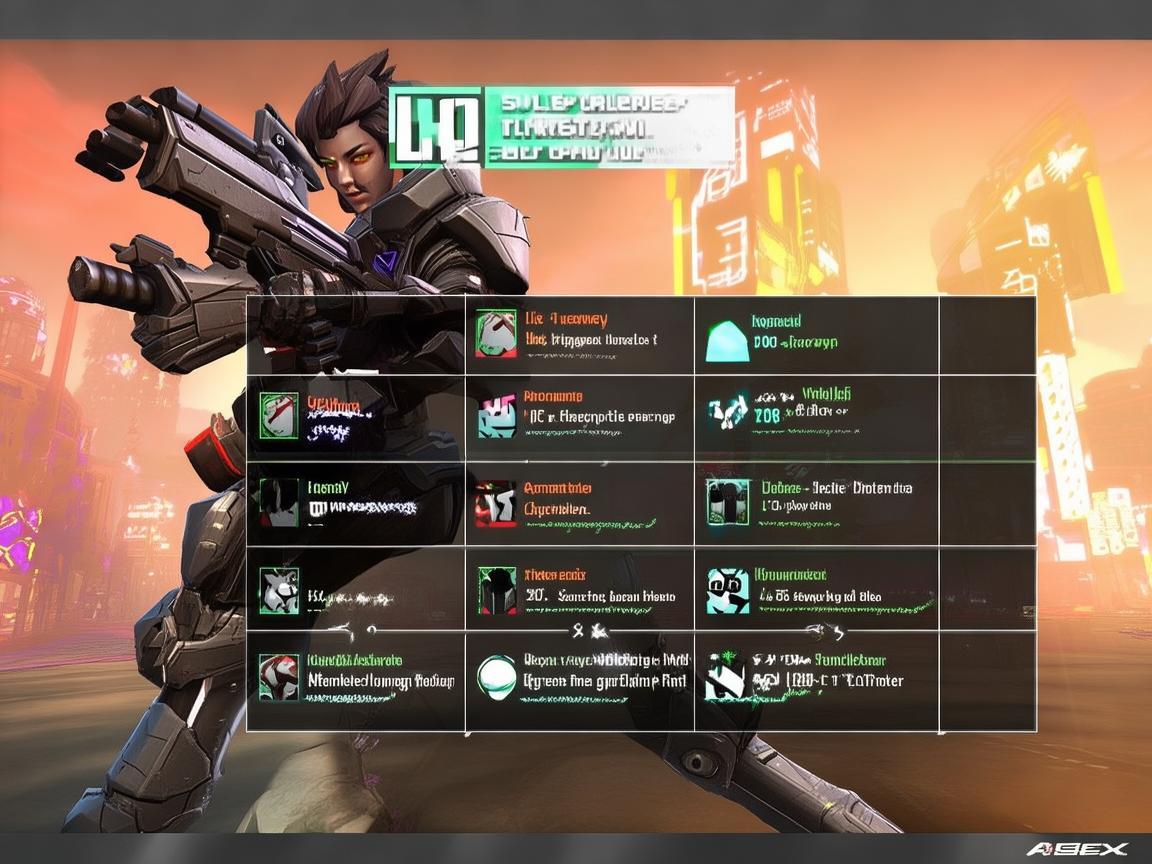Select the cyan face icon with two eyes
1152x864 pixels.
pos(728,590)
